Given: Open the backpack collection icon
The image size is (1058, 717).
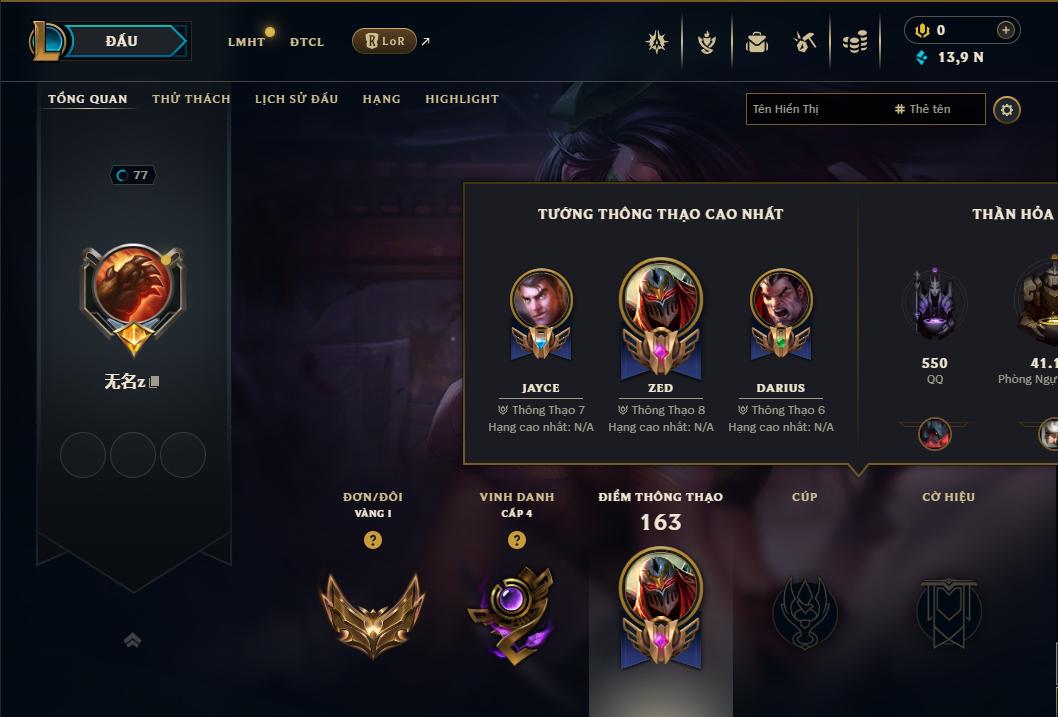Looking at the screenshot, I should pyautogui.click(x=757, y=42).
